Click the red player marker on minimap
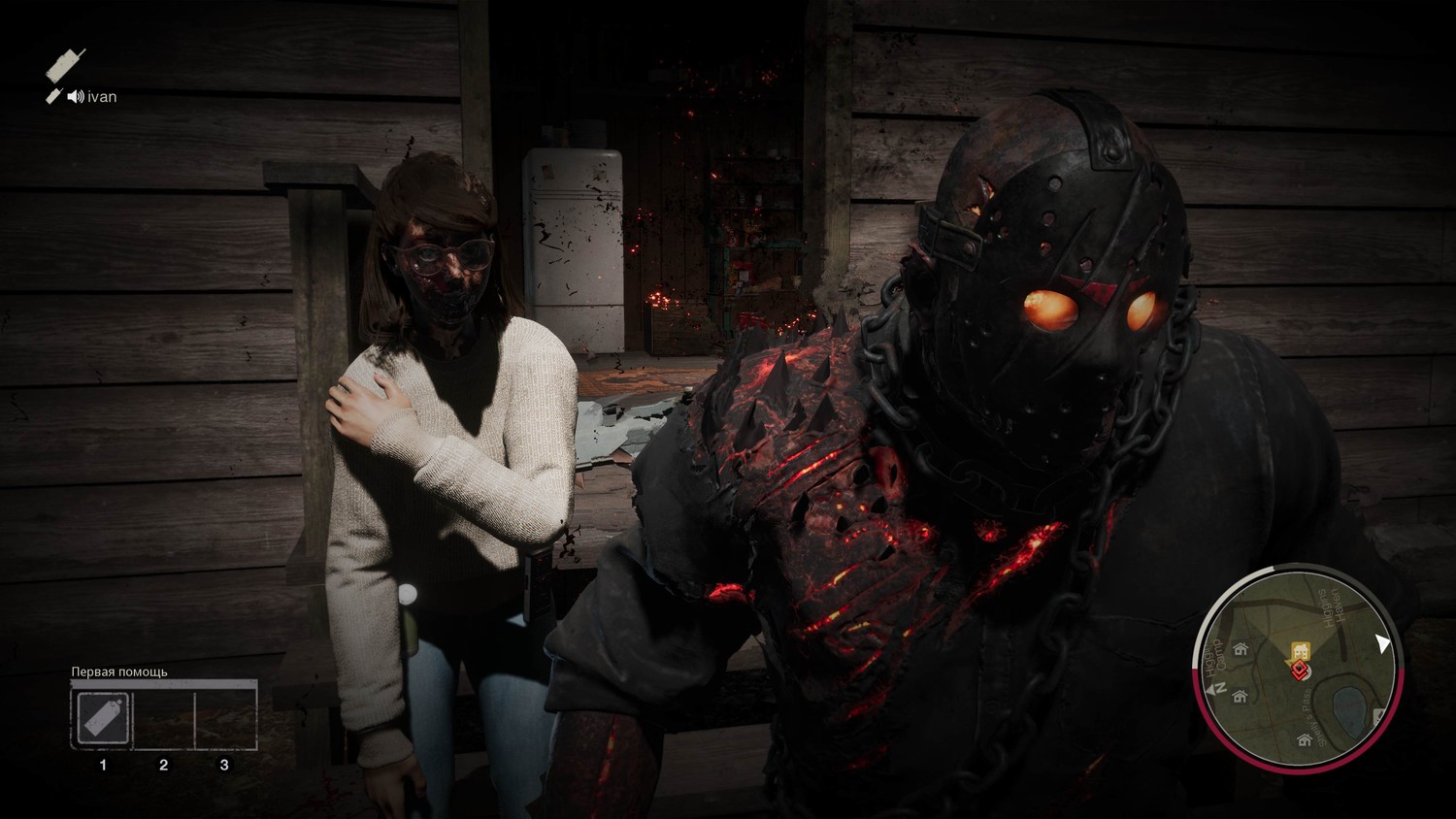Viewport: 1456px width, 819px height. pos(1301,670)
